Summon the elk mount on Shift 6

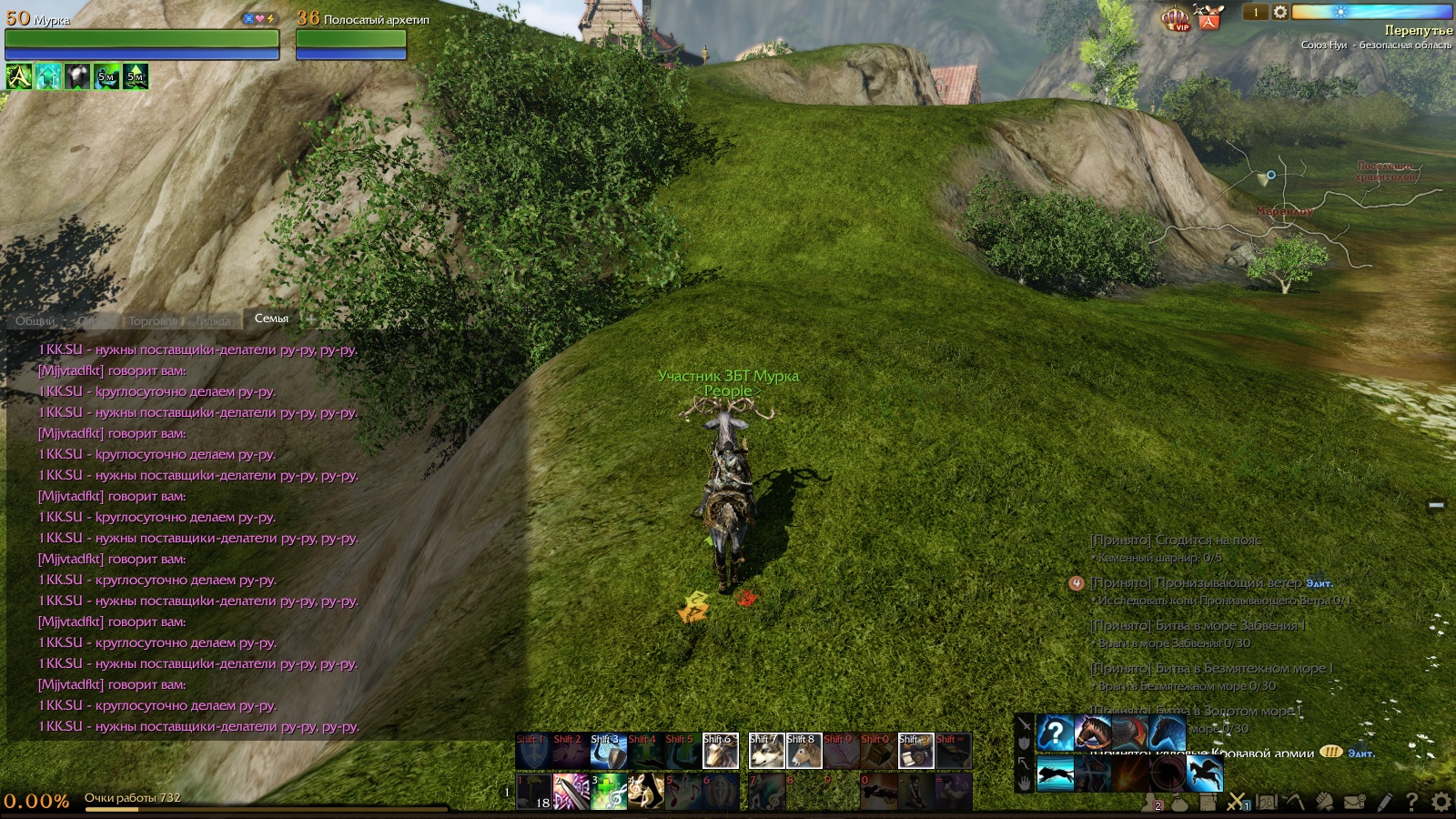(720, 751)
